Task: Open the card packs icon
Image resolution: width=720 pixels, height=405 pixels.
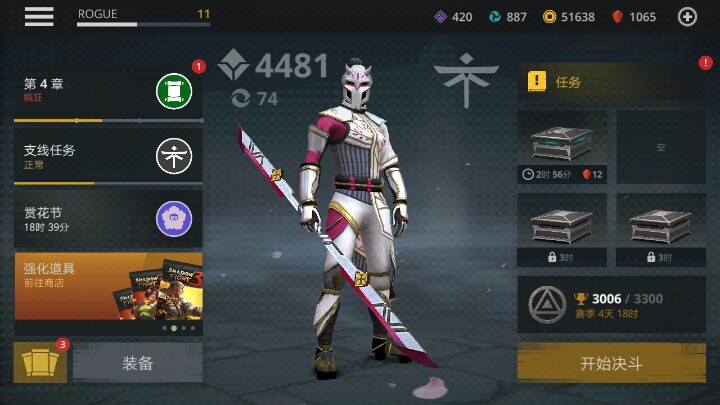Action: [x=40, y=363]
